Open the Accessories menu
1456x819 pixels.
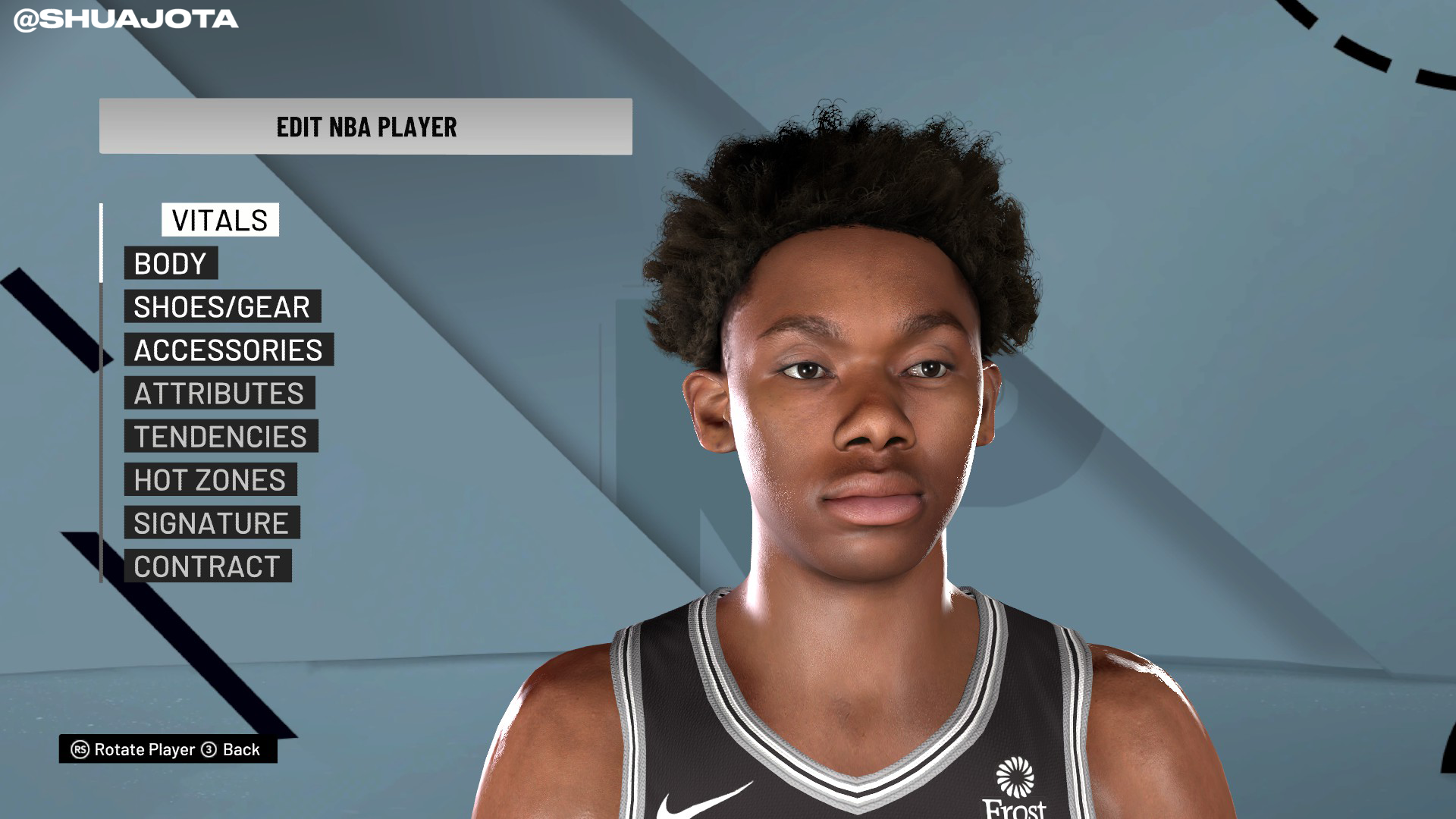pos(228,350)
